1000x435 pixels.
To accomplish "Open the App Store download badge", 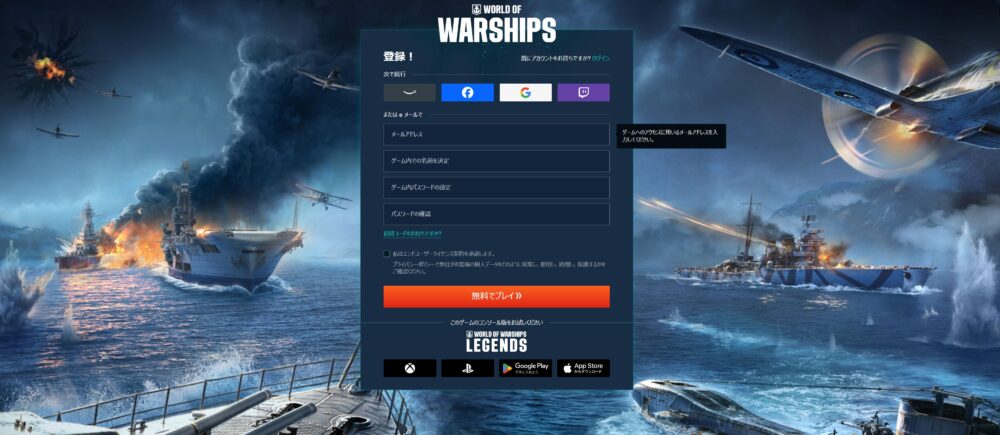I will (583, 368).
